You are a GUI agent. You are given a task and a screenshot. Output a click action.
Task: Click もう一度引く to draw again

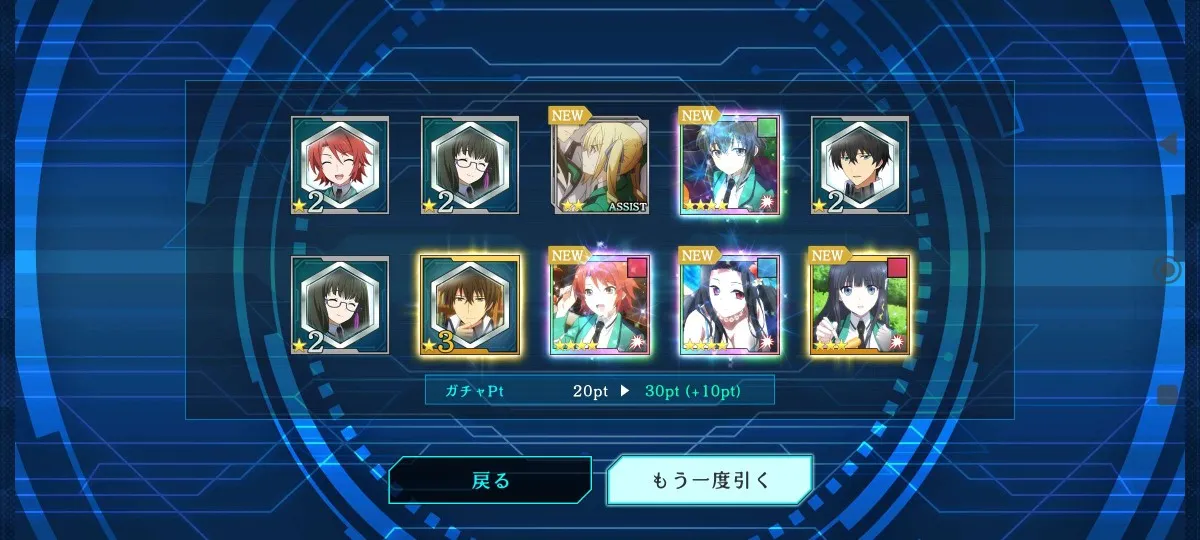(710, 481)
